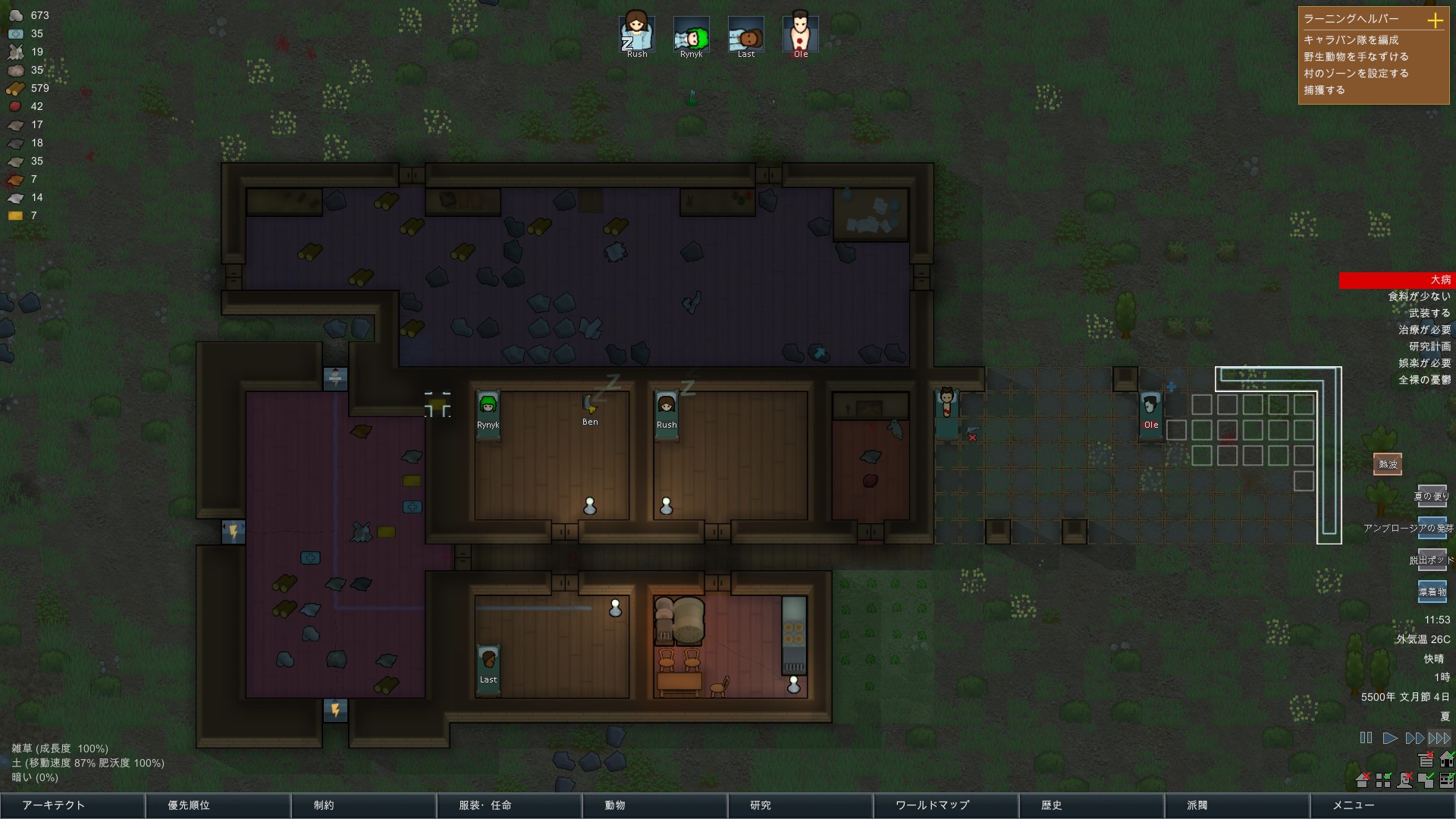
Task: Select colonist Ole in the colonist bar
Action: [800, 34]
